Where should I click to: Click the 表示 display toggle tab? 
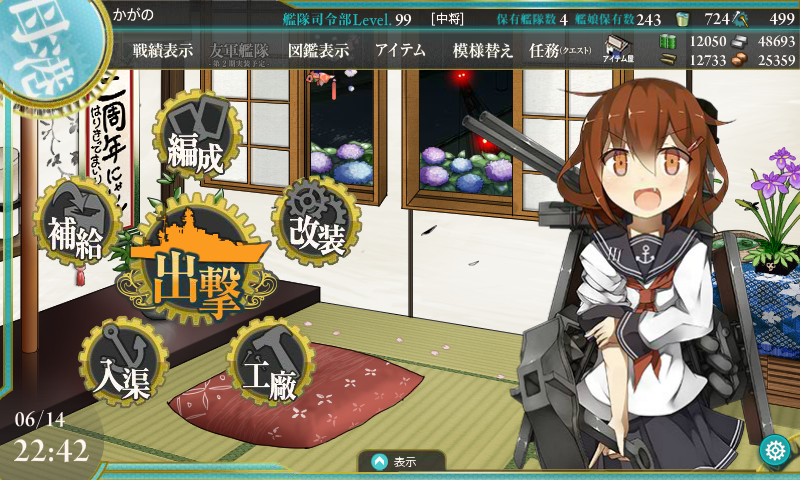(395, 462)
